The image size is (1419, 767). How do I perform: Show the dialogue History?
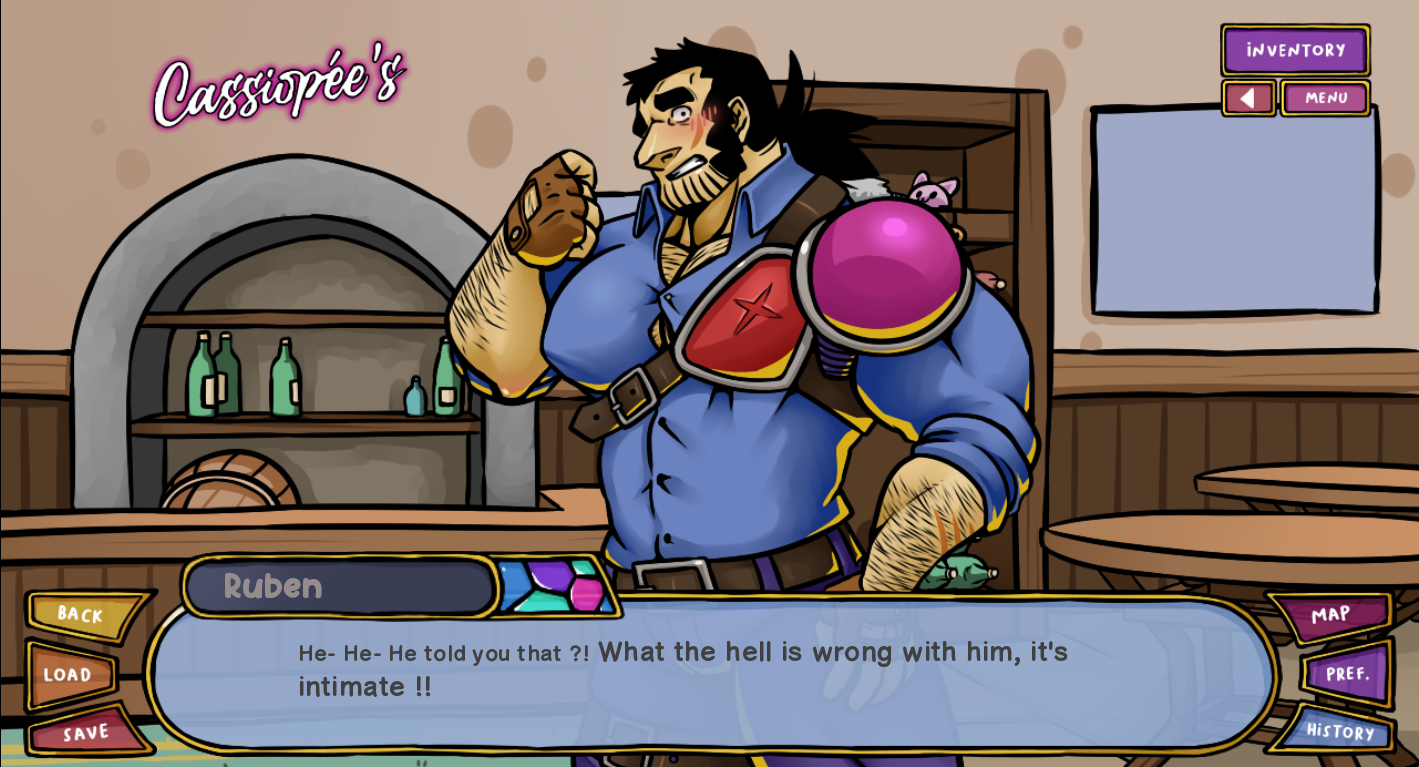[x=1338, y=731]
